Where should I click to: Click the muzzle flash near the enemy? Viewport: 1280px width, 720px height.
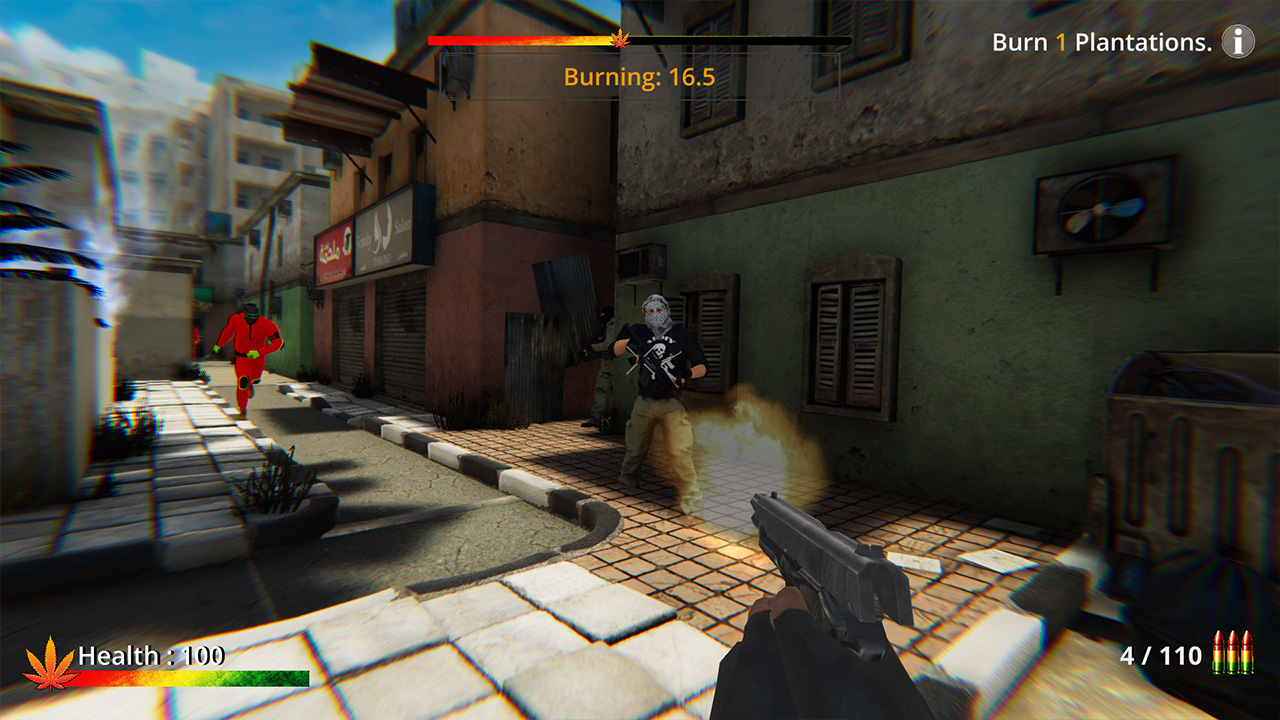(740, 430)
